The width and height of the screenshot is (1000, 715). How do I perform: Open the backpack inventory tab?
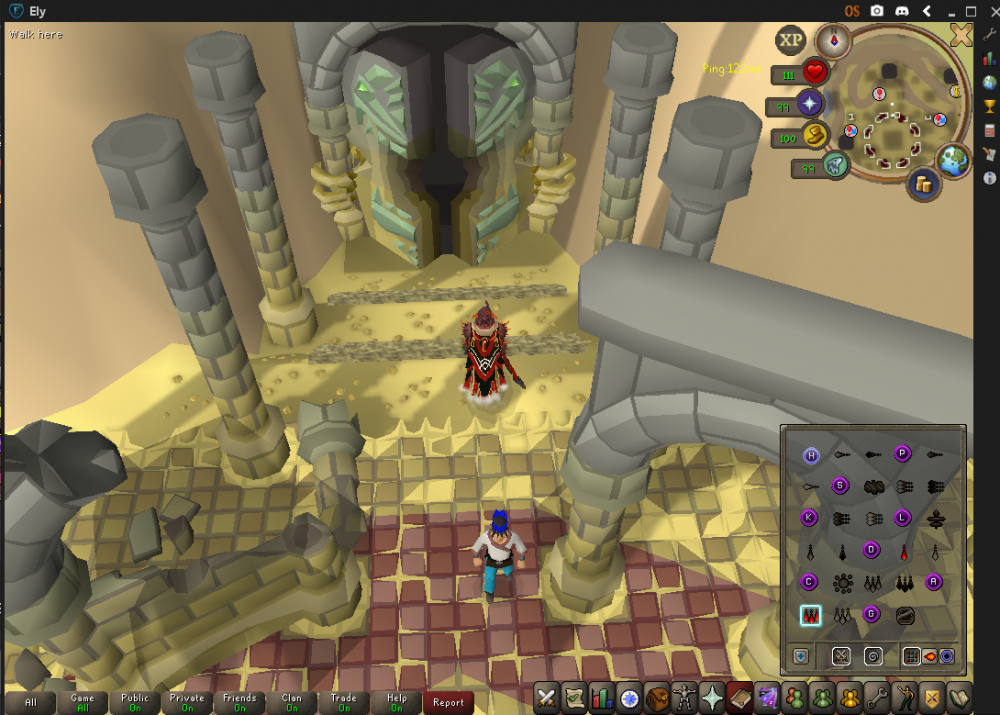[658, 697]
